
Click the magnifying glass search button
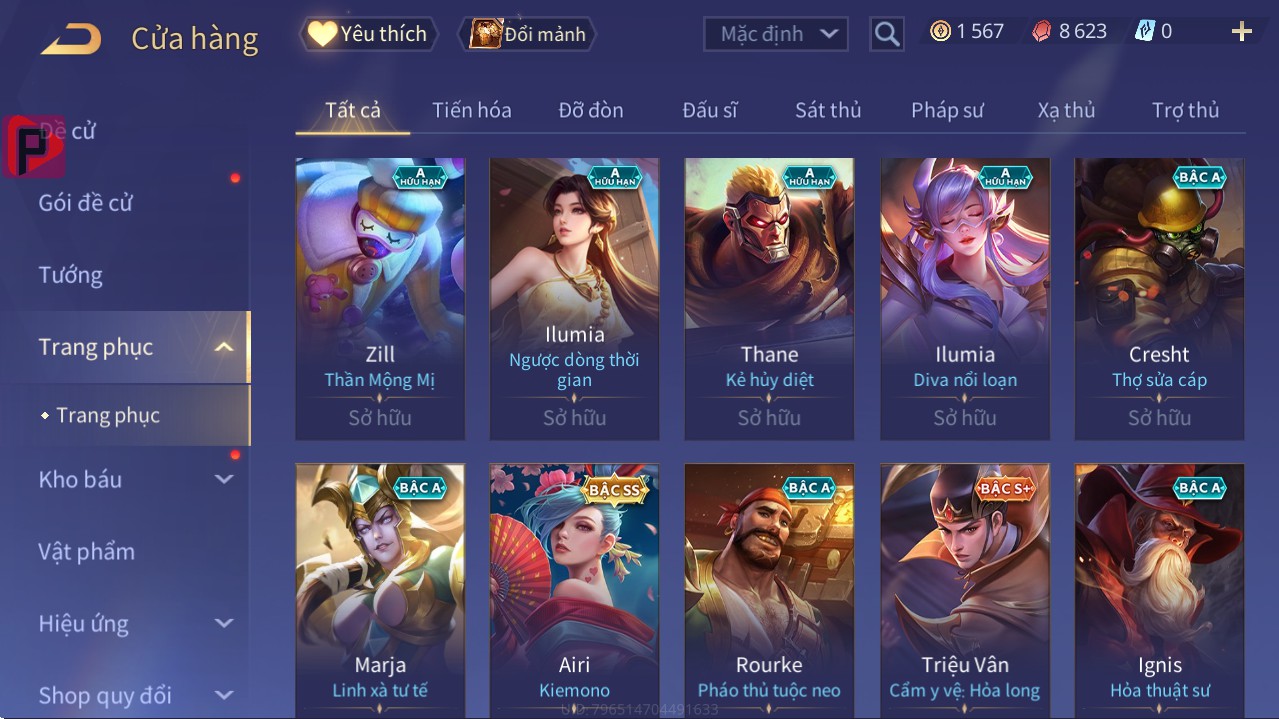pos(886,34)
